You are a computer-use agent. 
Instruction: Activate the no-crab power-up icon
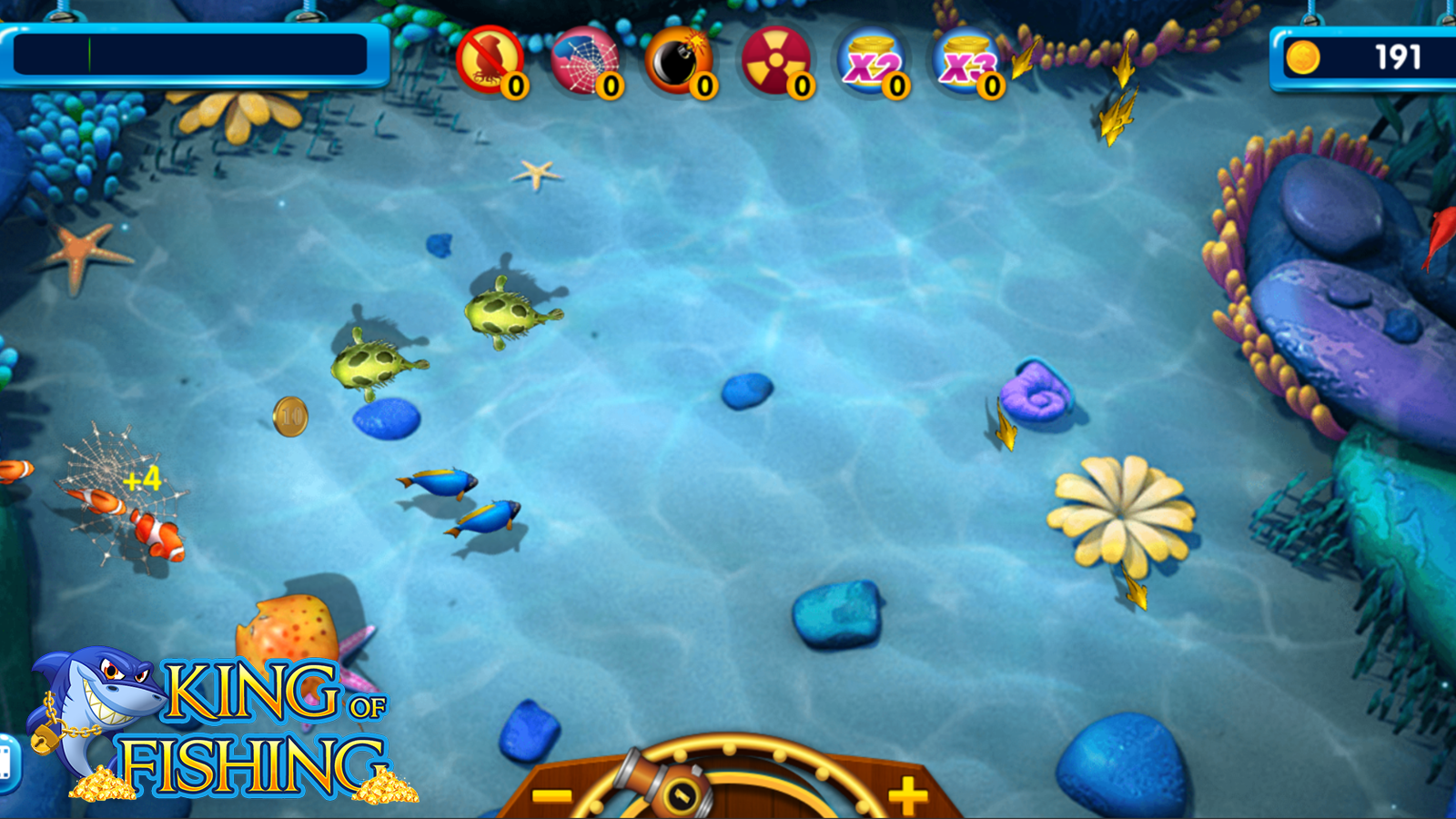(x=490, y=60)
